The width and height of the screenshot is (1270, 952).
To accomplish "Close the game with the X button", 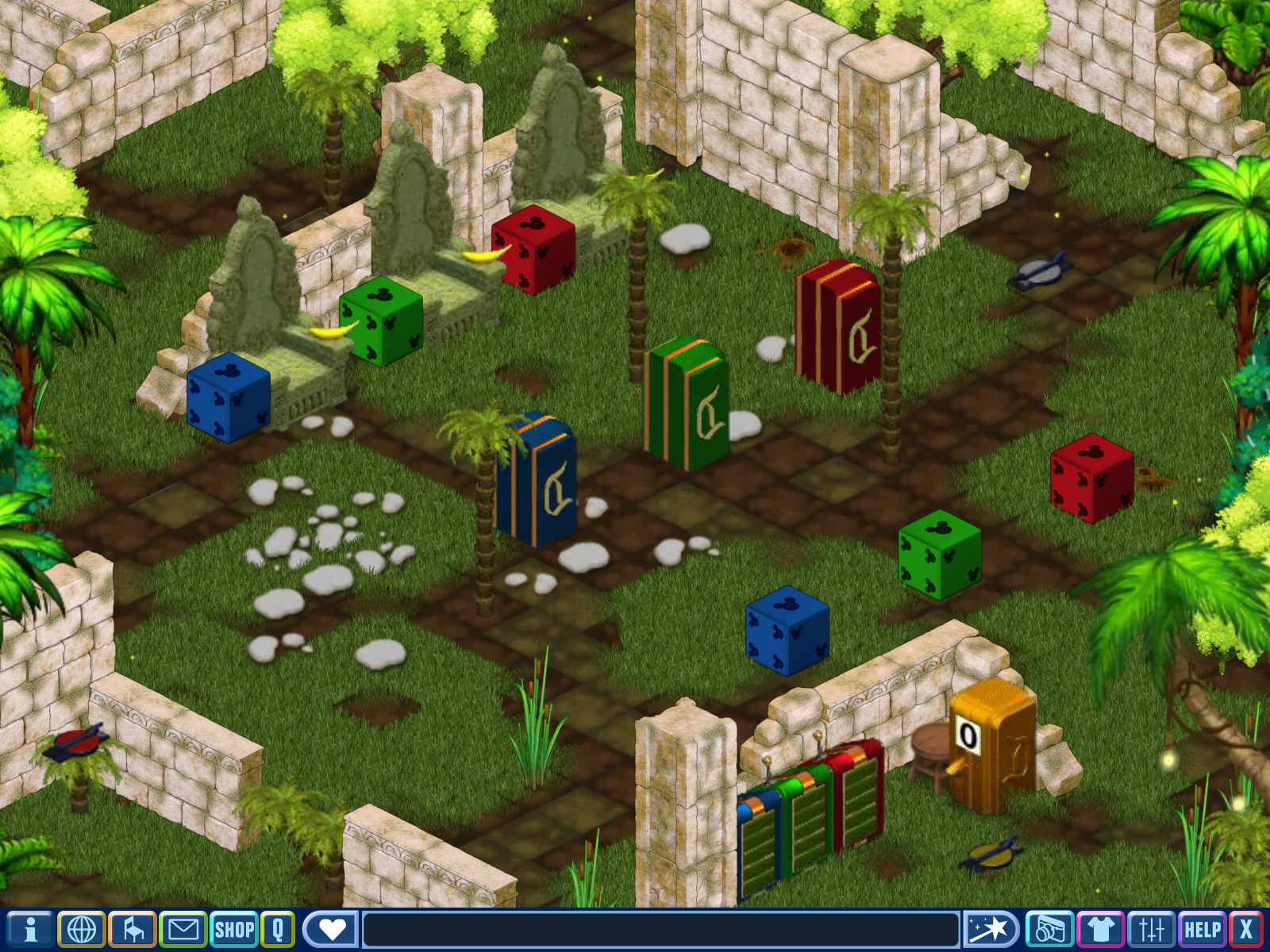I will tap(1246, 929).
